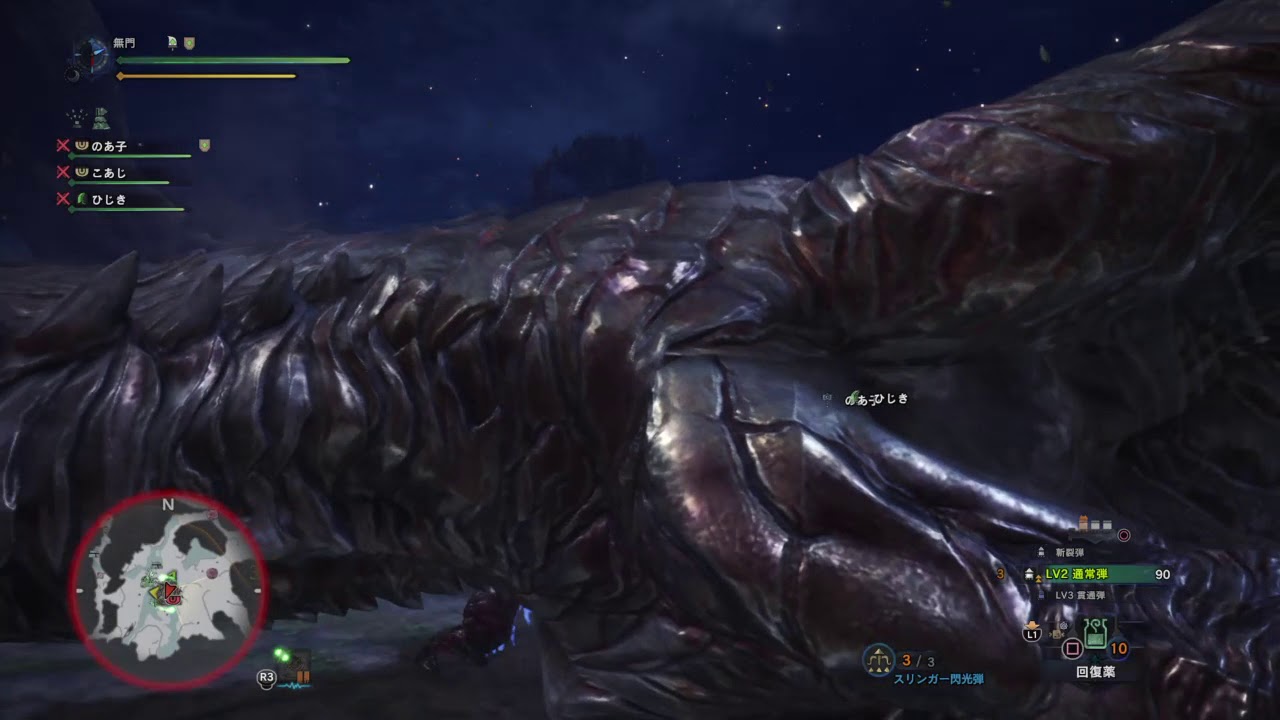Image resolution: width=1280 pixels, height=720 pixels.
Task: Click the shield defense buff icon by 無門
Action: (189, 43)
